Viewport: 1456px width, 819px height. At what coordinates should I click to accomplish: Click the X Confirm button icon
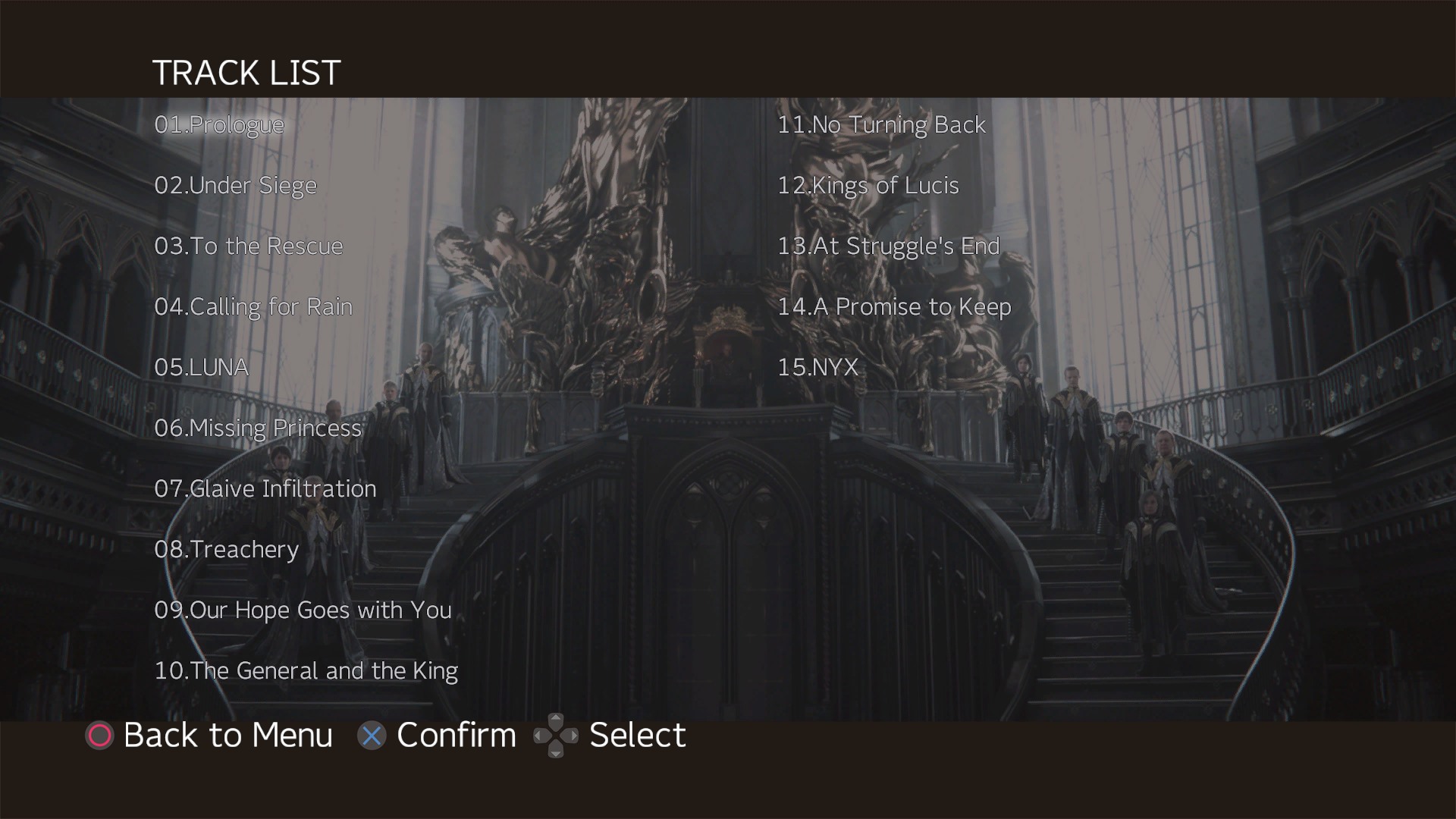coord(372,735)
